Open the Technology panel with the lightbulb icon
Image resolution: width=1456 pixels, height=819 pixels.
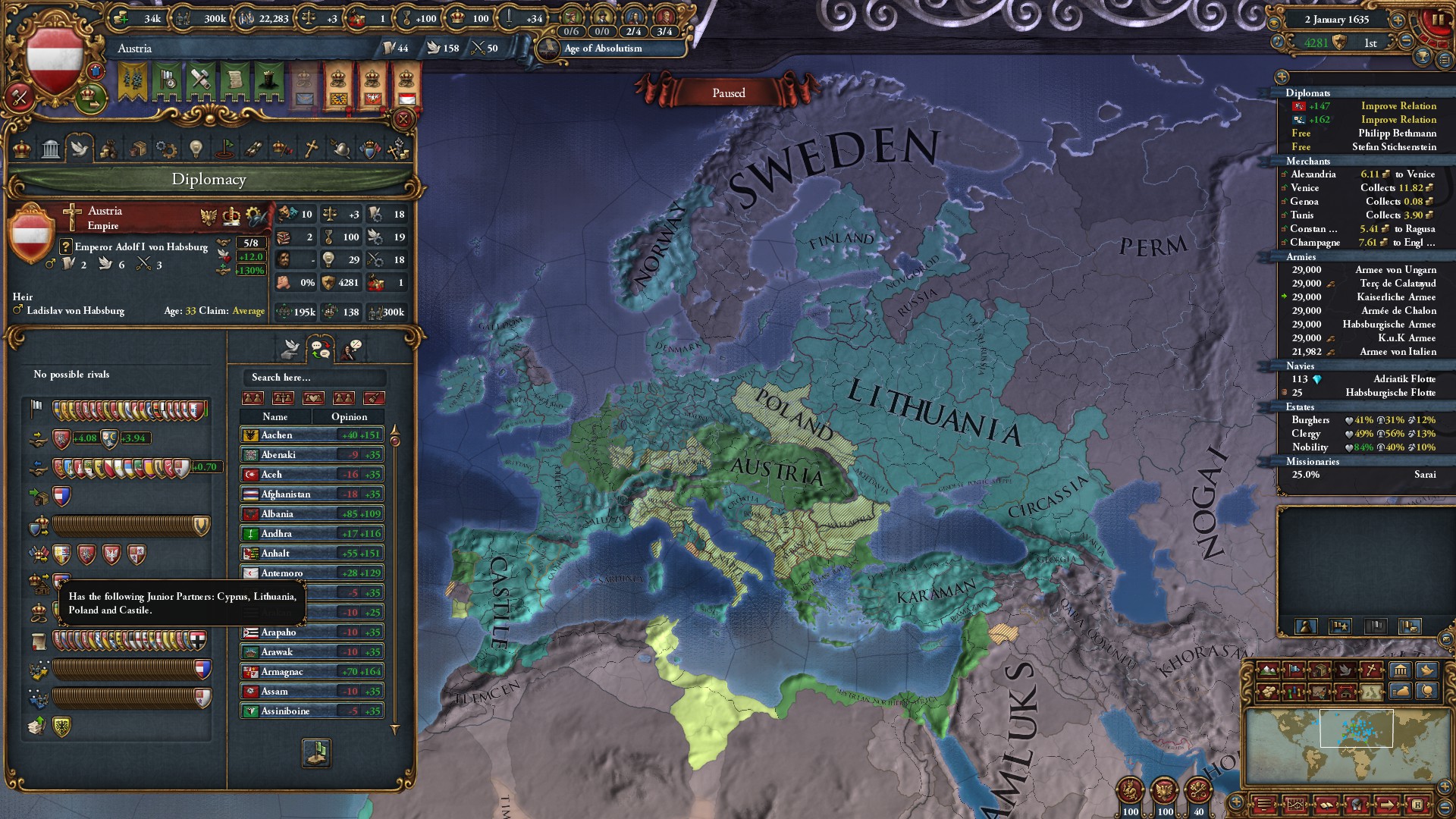tap(196, 149)
